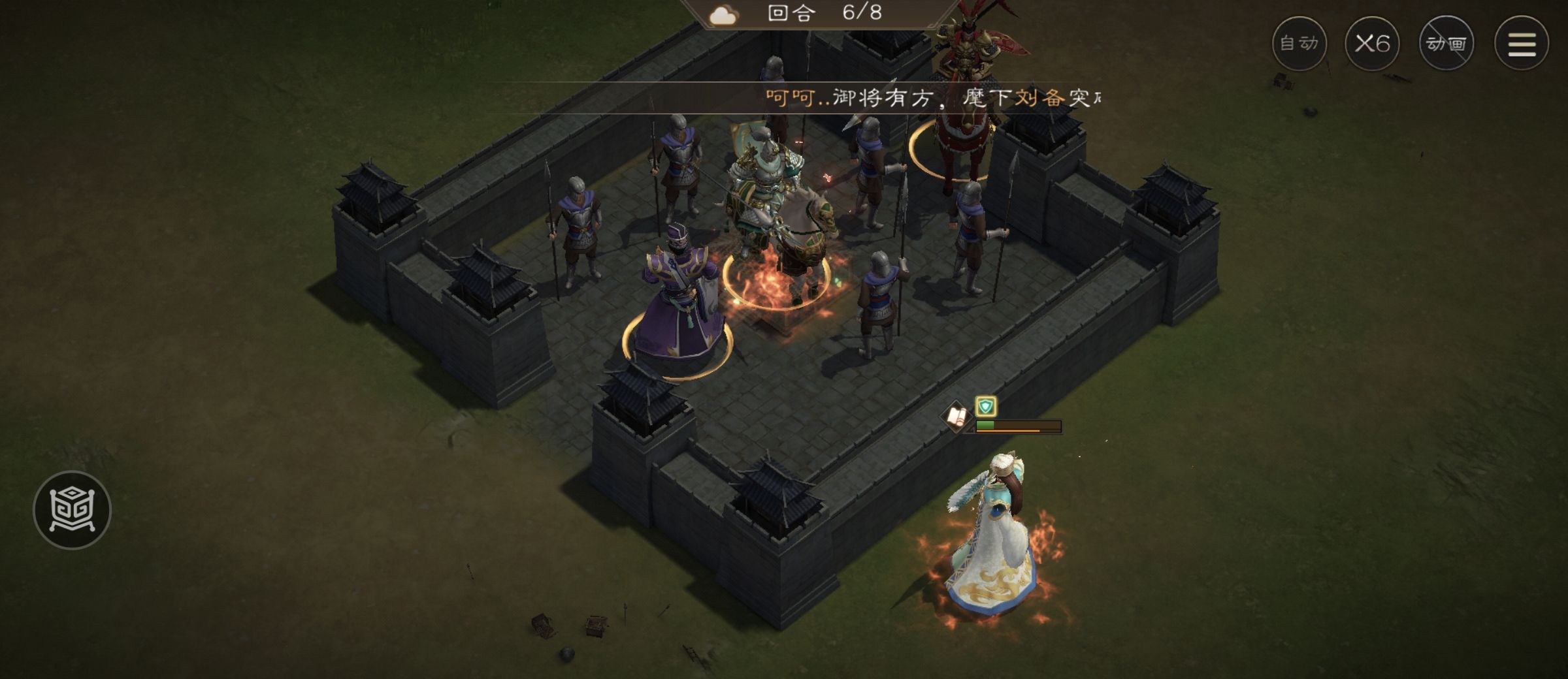Change the X6 battle speed

(1372, 44)
